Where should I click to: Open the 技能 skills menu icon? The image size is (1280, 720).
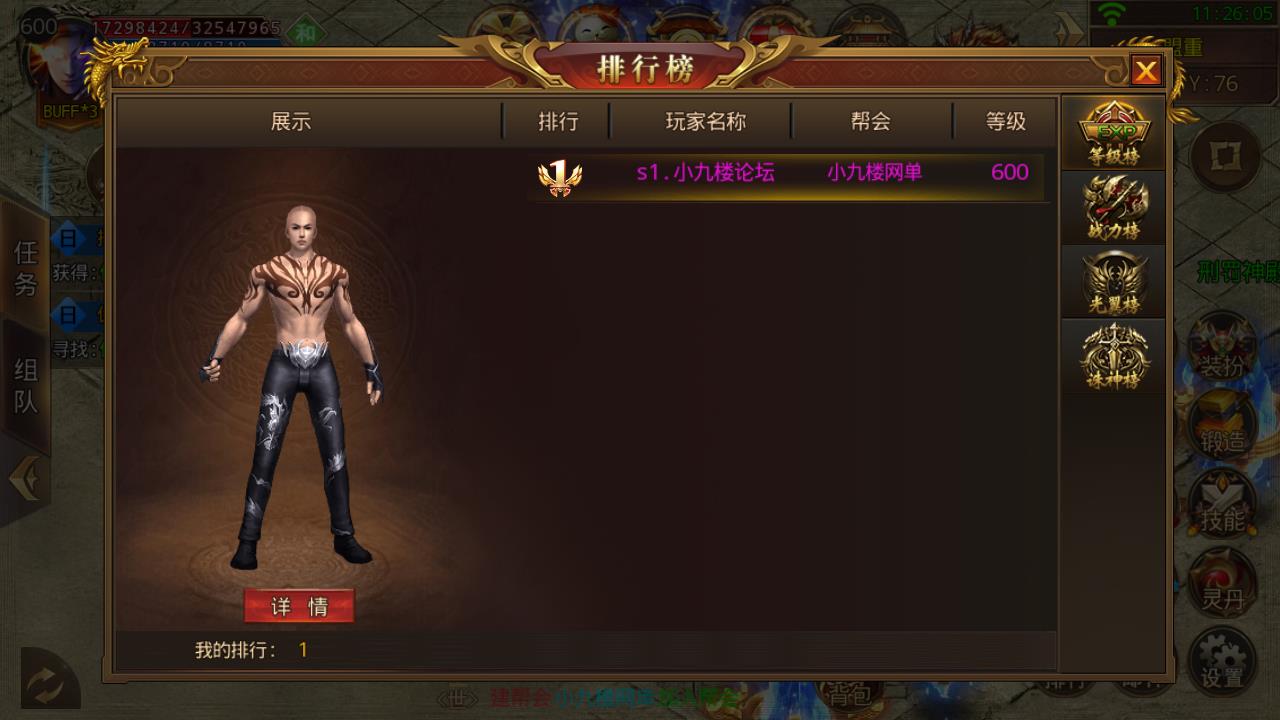click(x=1221, y=505)
